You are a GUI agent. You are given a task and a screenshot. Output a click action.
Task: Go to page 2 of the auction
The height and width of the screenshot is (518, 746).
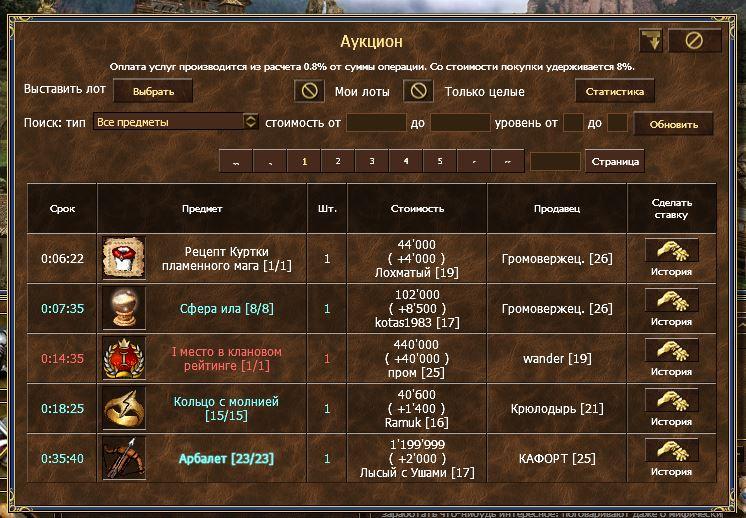[337, 161]
